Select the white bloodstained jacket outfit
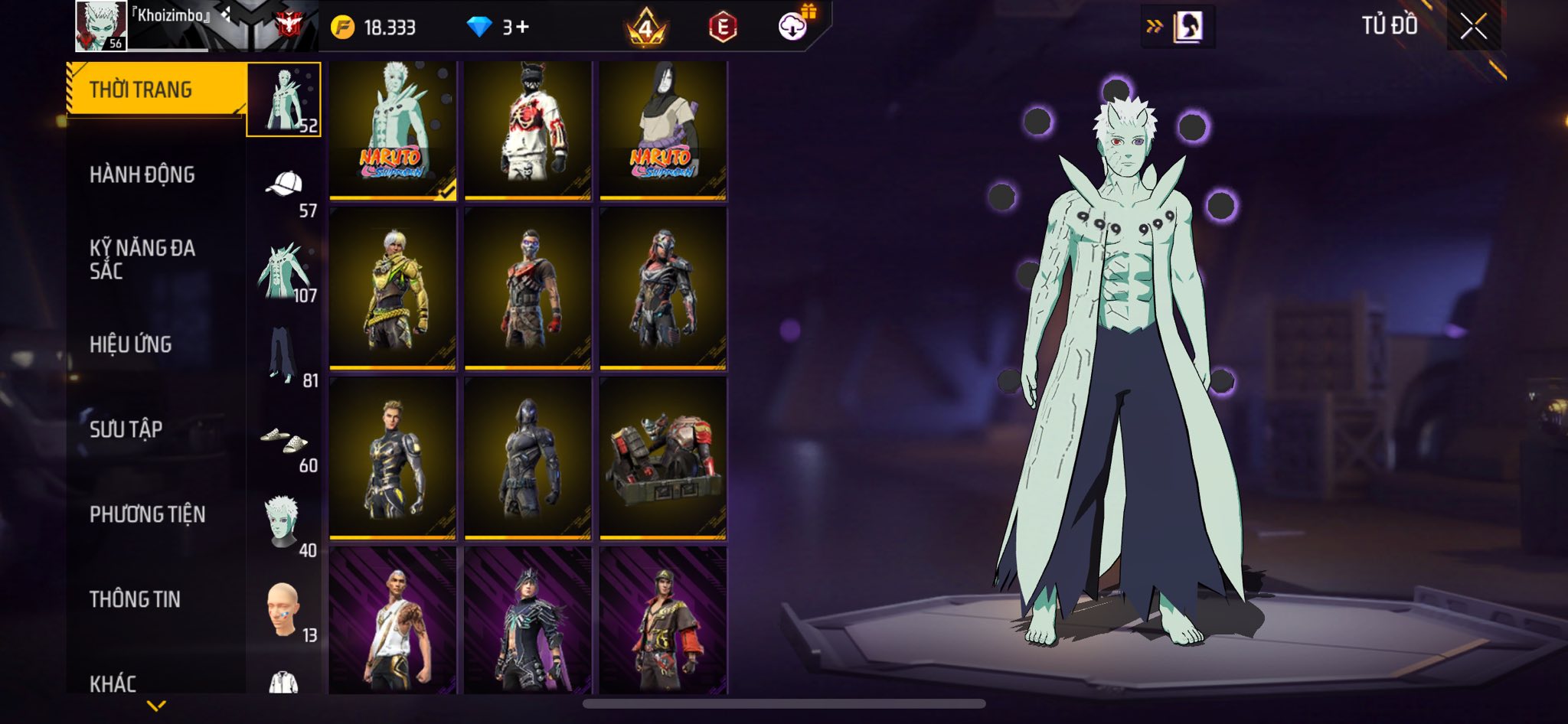Viewport: 1568px width, 724px height. pos(528,130)
